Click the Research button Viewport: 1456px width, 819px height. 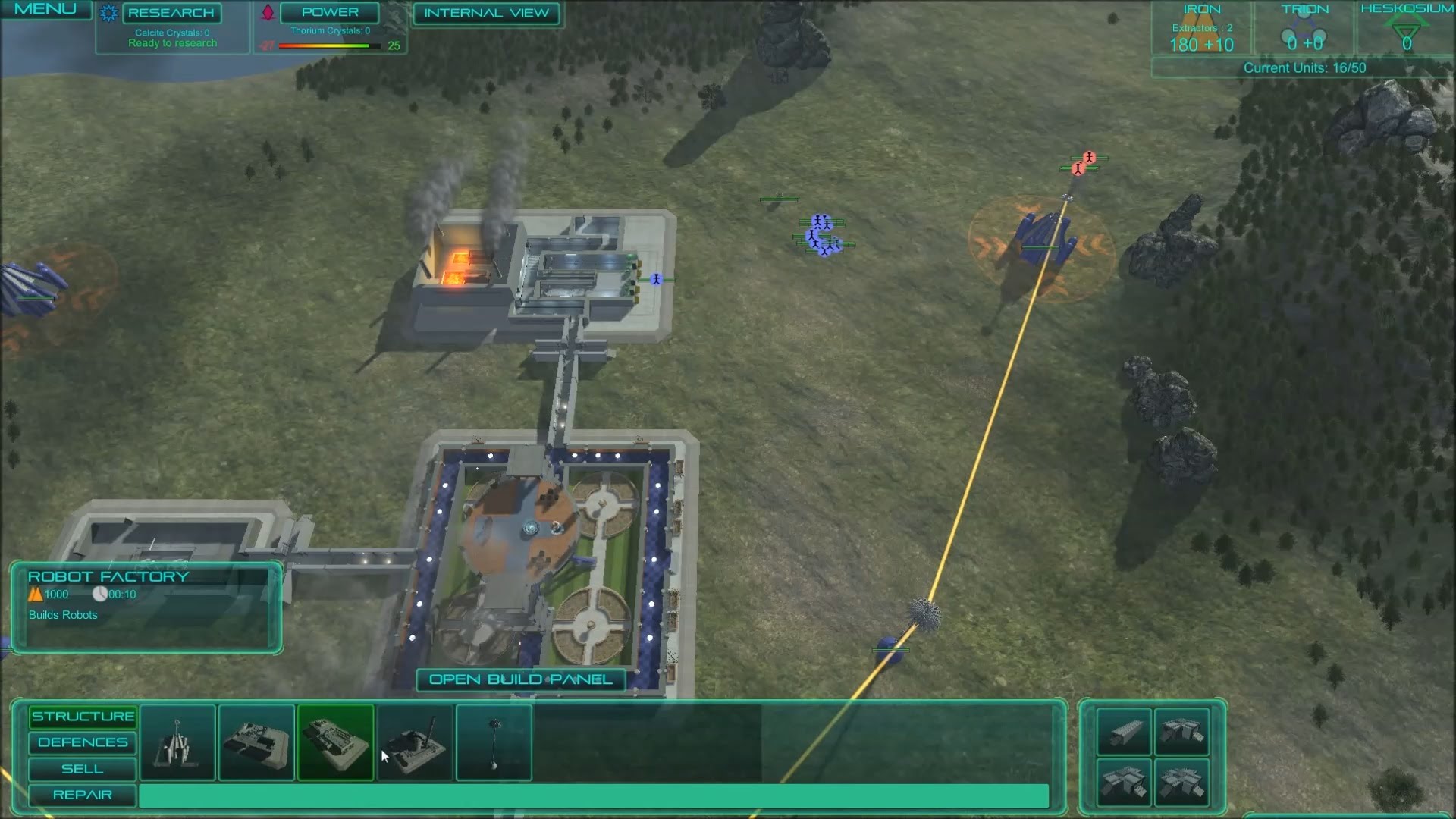point(170,13)
